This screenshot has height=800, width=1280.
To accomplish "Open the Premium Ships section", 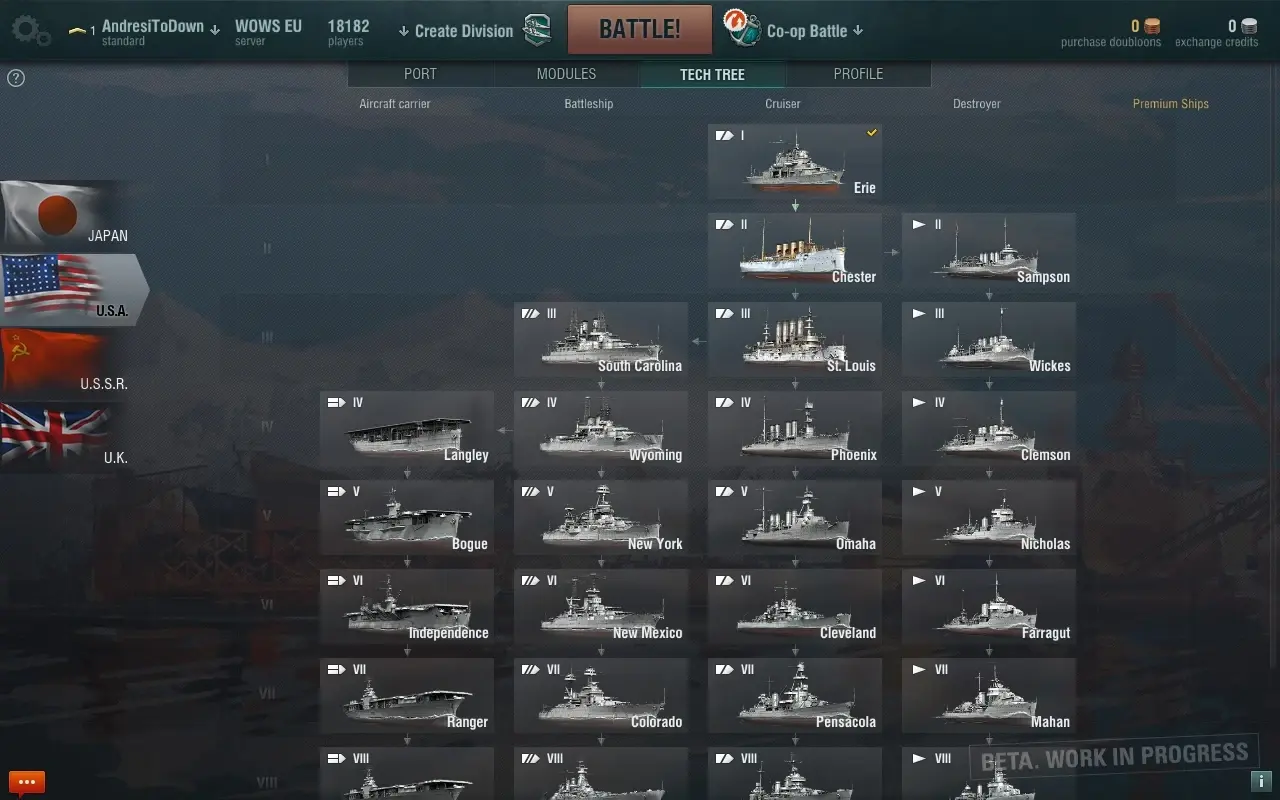I will [1170, 103].
